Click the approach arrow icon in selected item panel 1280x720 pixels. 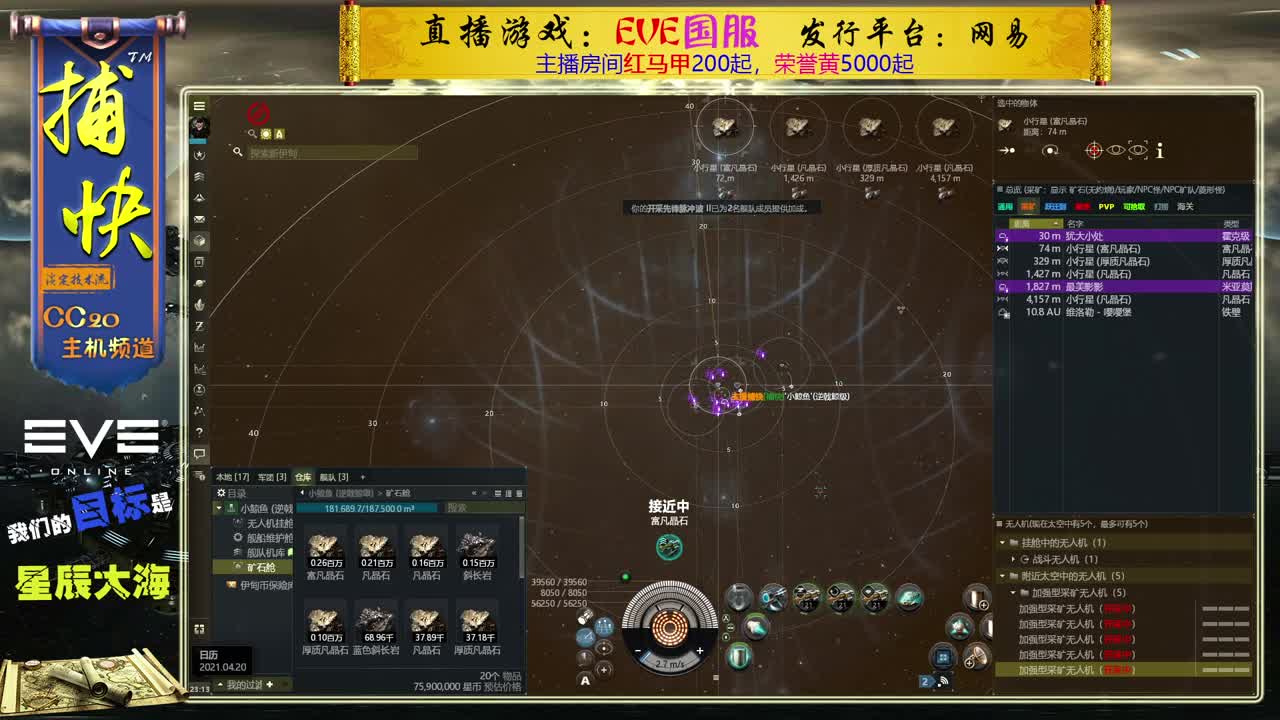[1006, 150]
